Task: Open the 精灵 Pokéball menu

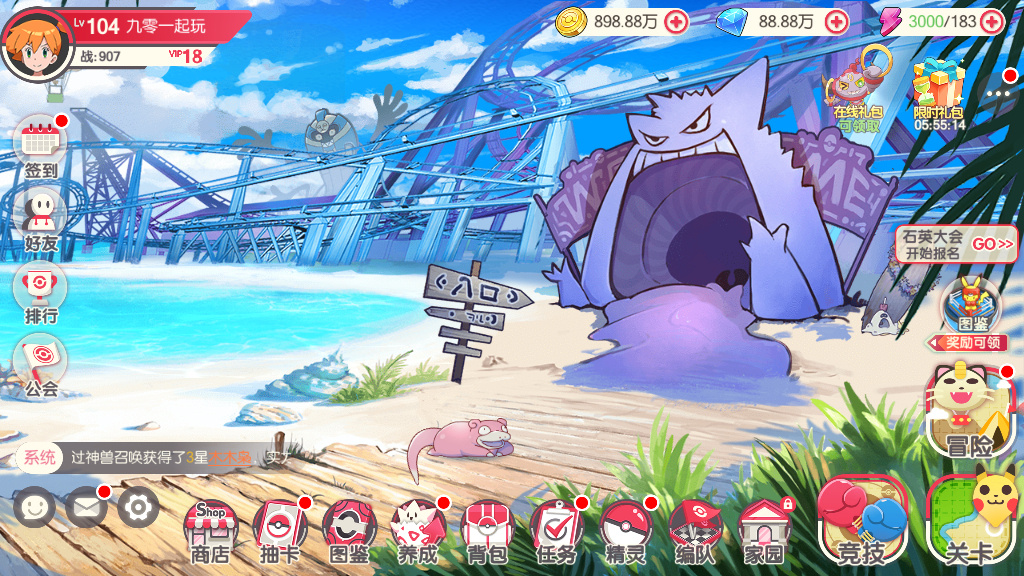Action: click(x=626, y=531)
